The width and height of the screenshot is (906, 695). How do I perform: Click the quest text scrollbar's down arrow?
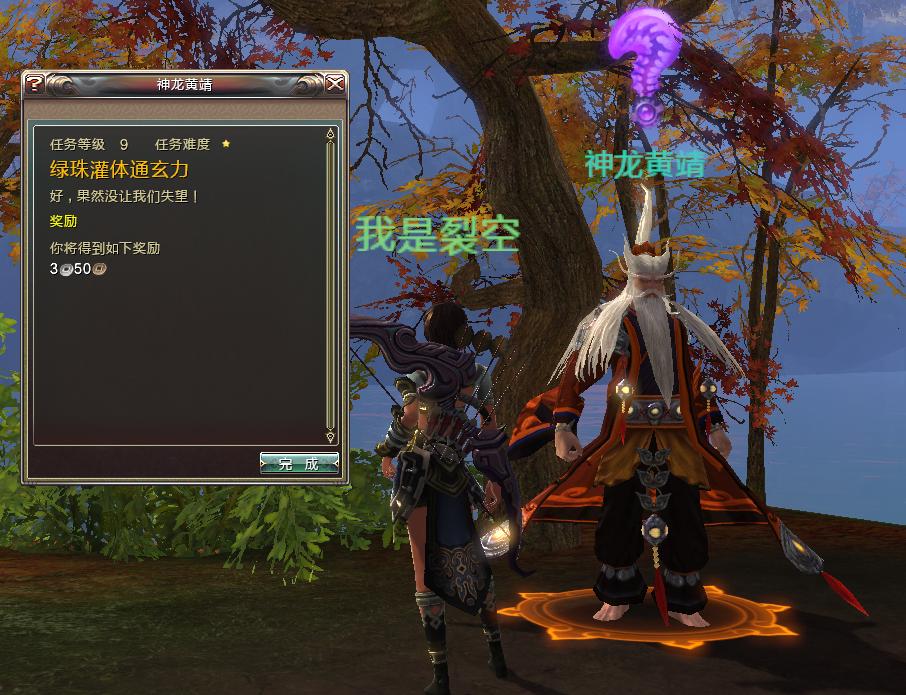[331, 436]
